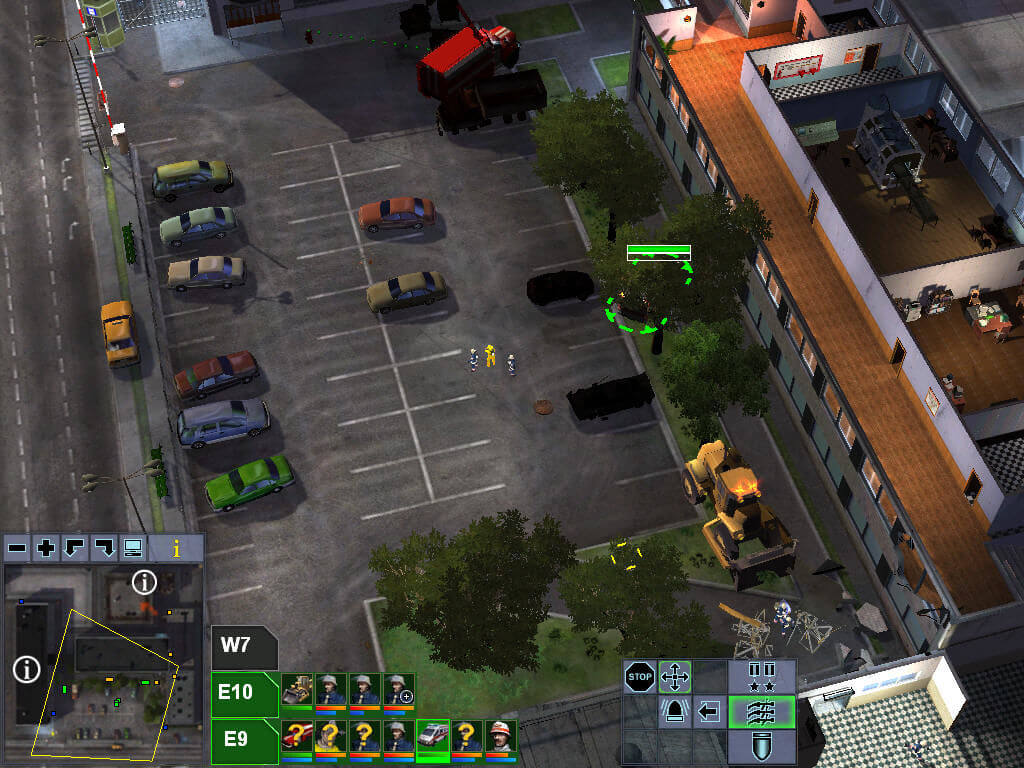Toggle the highlighted green hoses button
This screenshot has height=768, width=1024.
coord(762,712)
